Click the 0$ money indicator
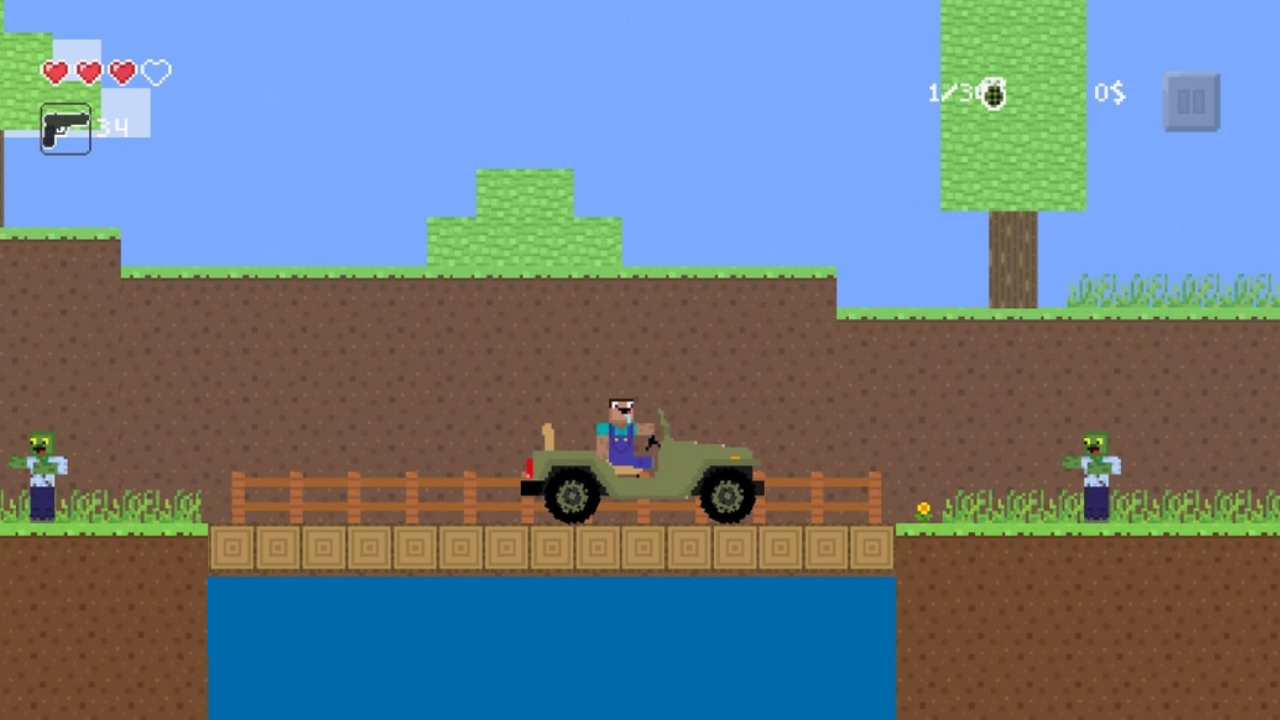 click(x=1109, y=93)
